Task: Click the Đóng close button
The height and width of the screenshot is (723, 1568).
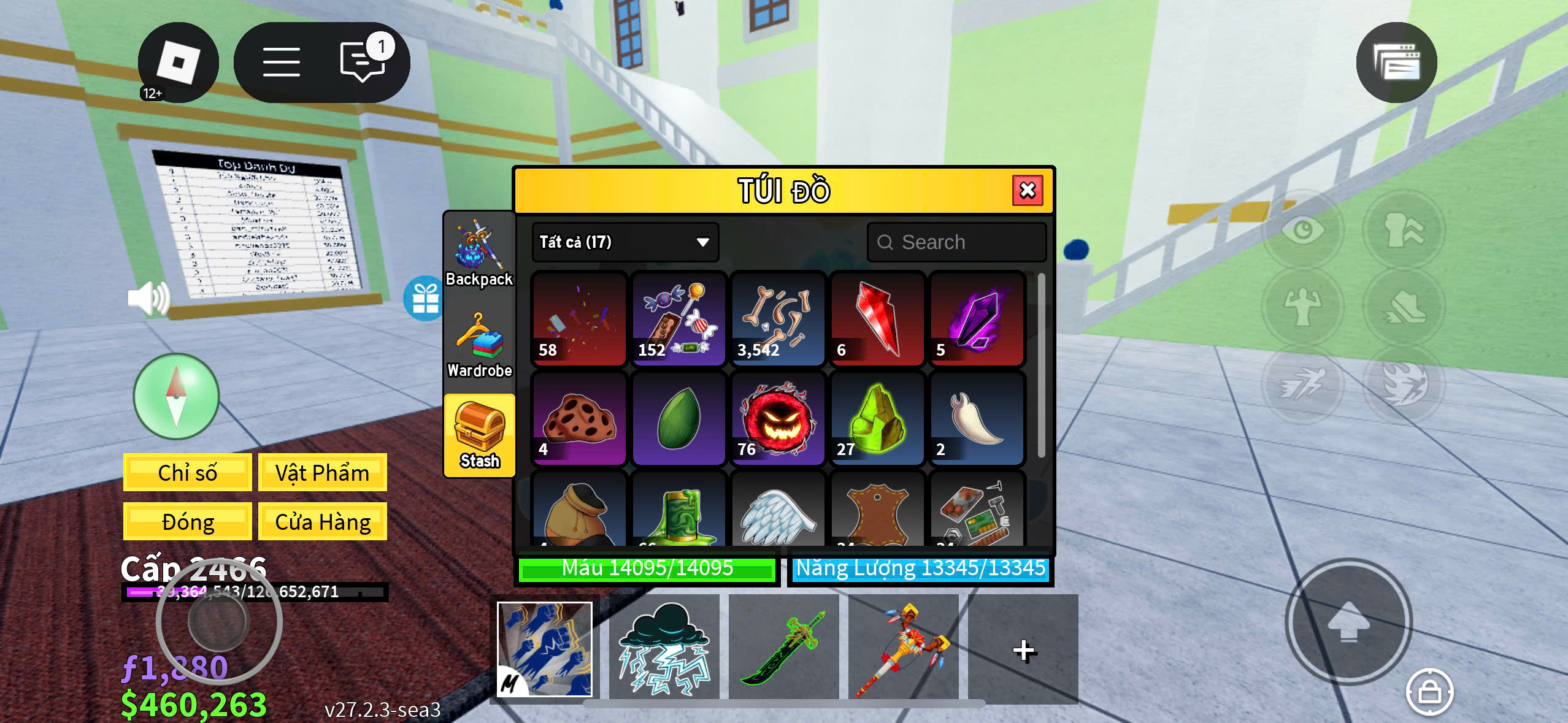Action: coord(187,522)
